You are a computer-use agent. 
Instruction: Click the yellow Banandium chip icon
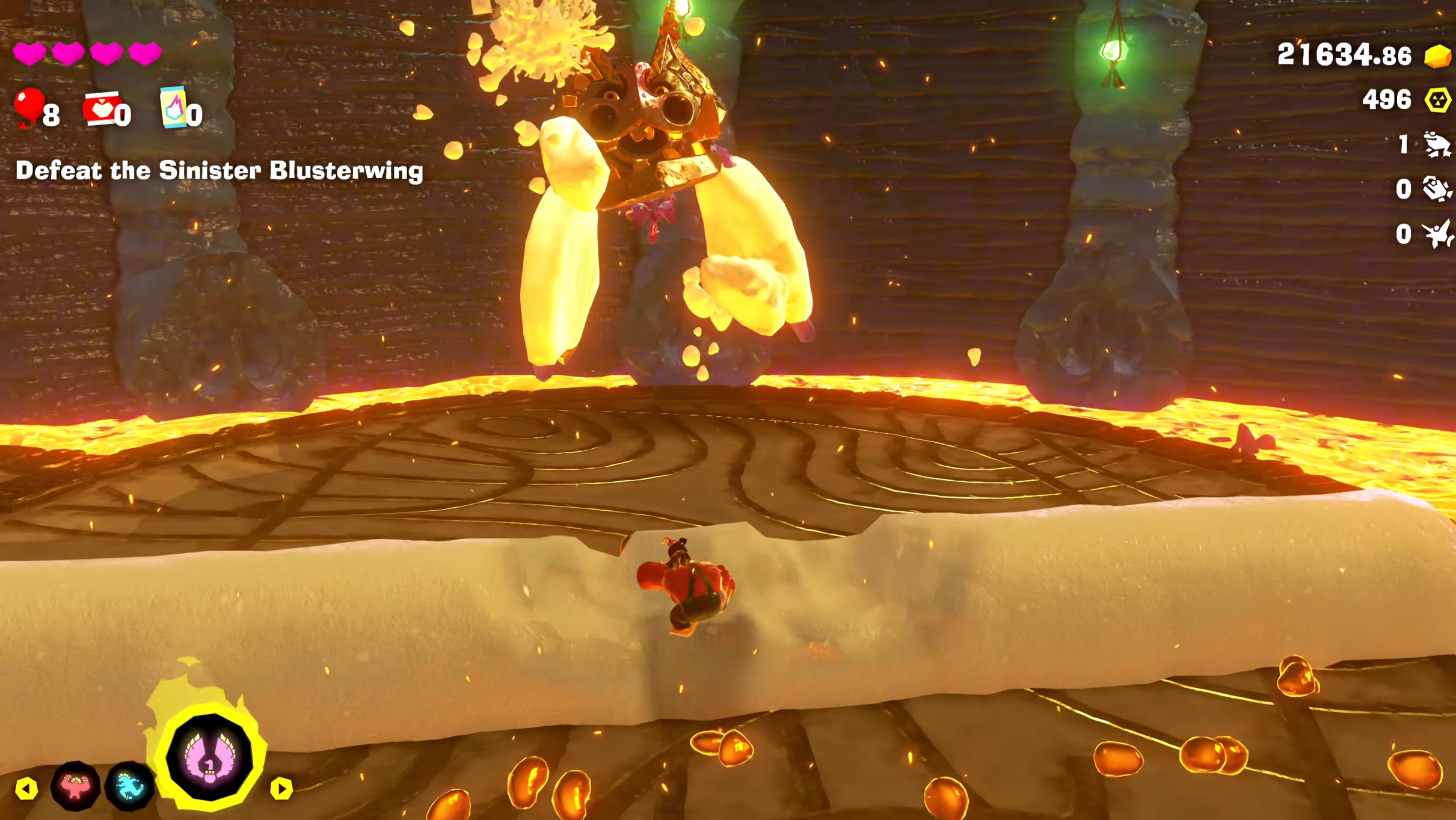coord(1437,100)
